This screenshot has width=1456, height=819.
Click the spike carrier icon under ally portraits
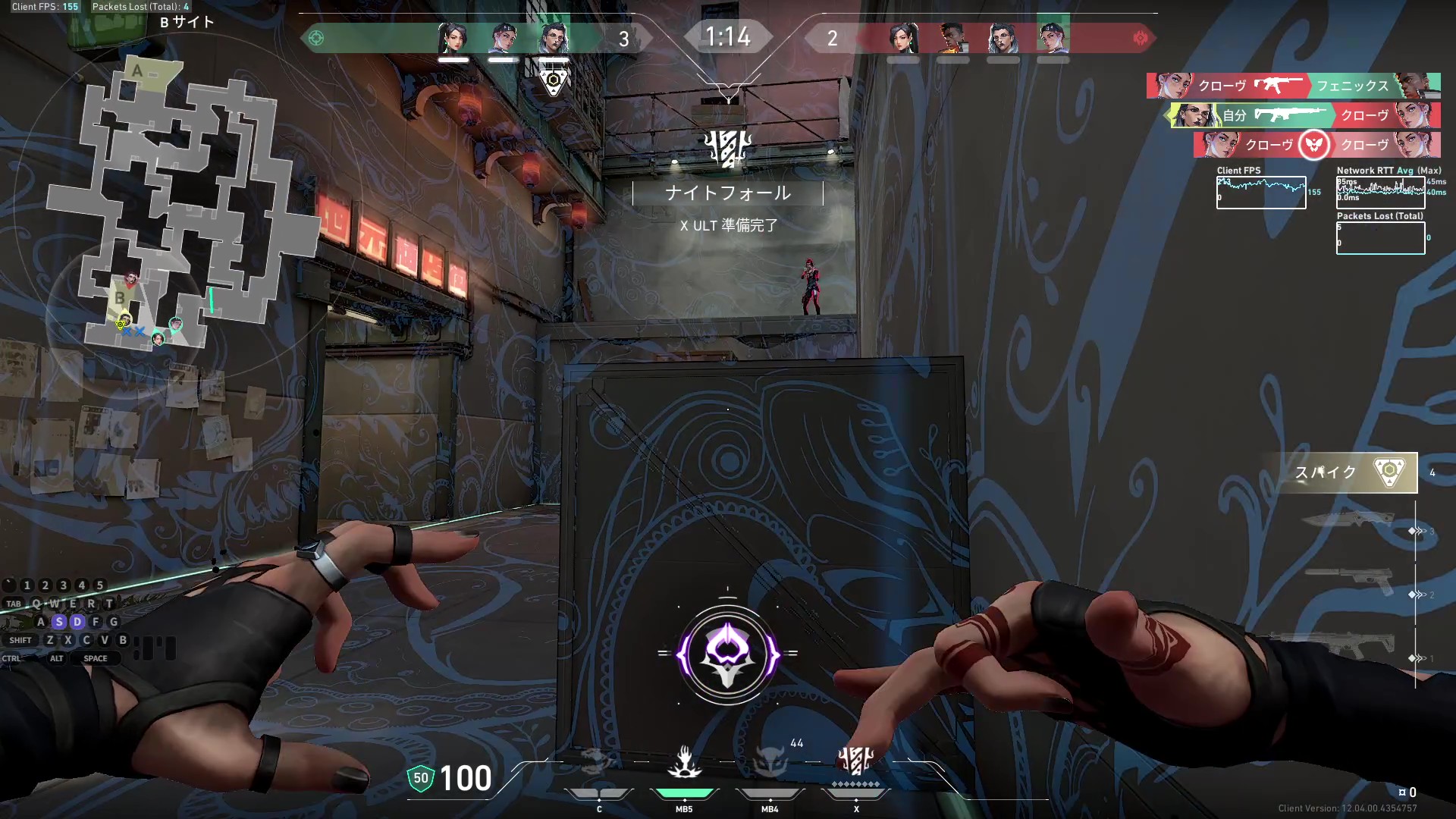tap(554, 80)
